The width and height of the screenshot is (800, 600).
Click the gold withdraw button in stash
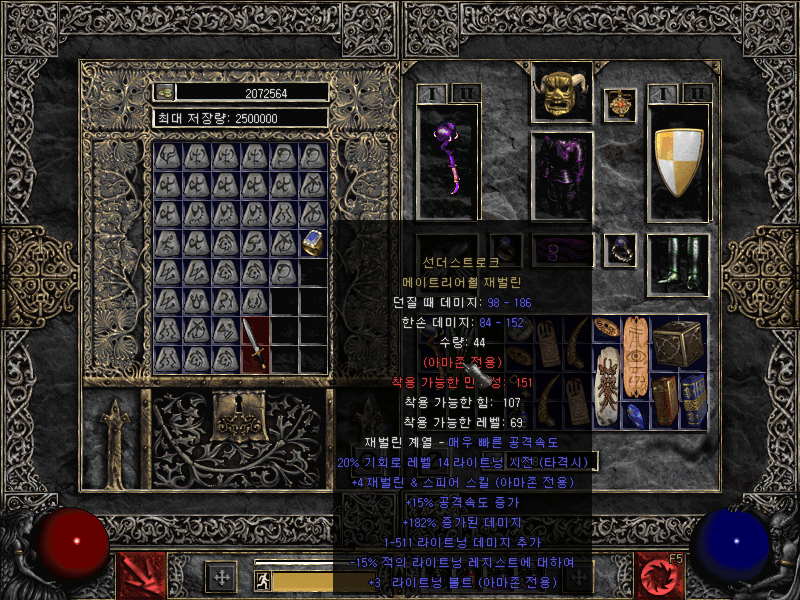click(x=166, y=92)
